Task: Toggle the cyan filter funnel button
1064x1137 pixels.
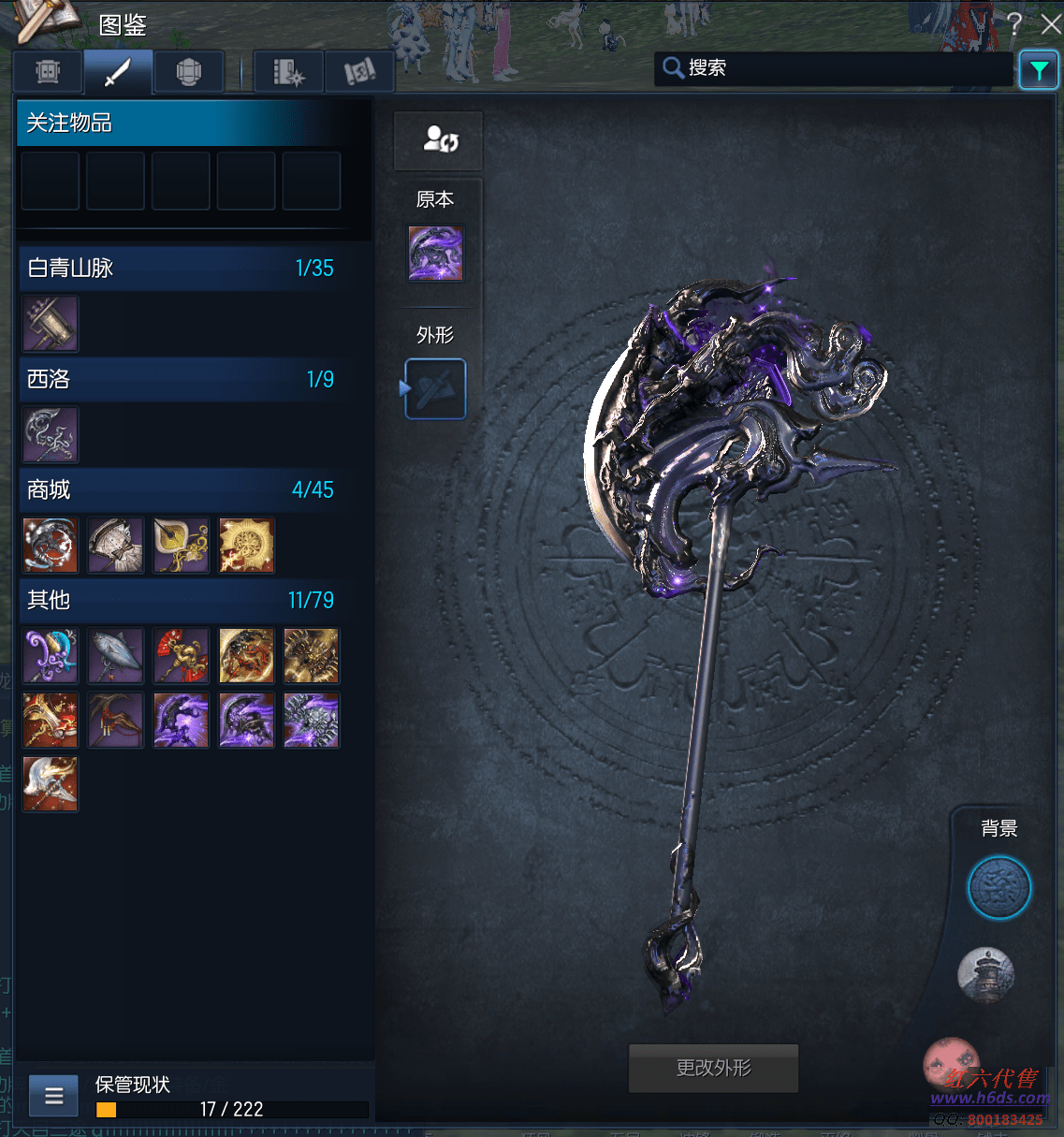Action: (x=1039, y=70)
